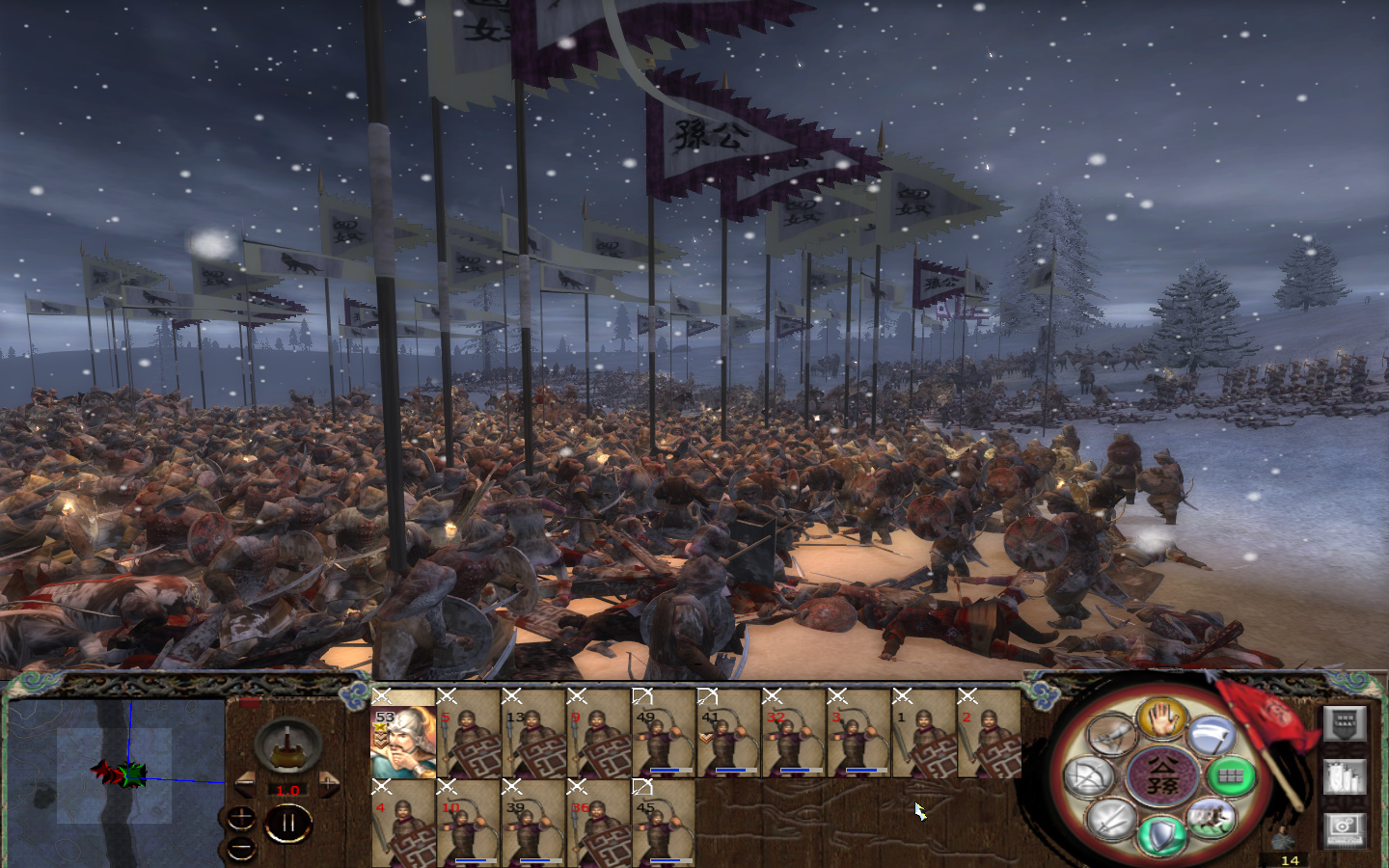This screenshot has height=868, width=1389.
Task: Click the central faction emblem on the wheel
Action: point(1163,775)
